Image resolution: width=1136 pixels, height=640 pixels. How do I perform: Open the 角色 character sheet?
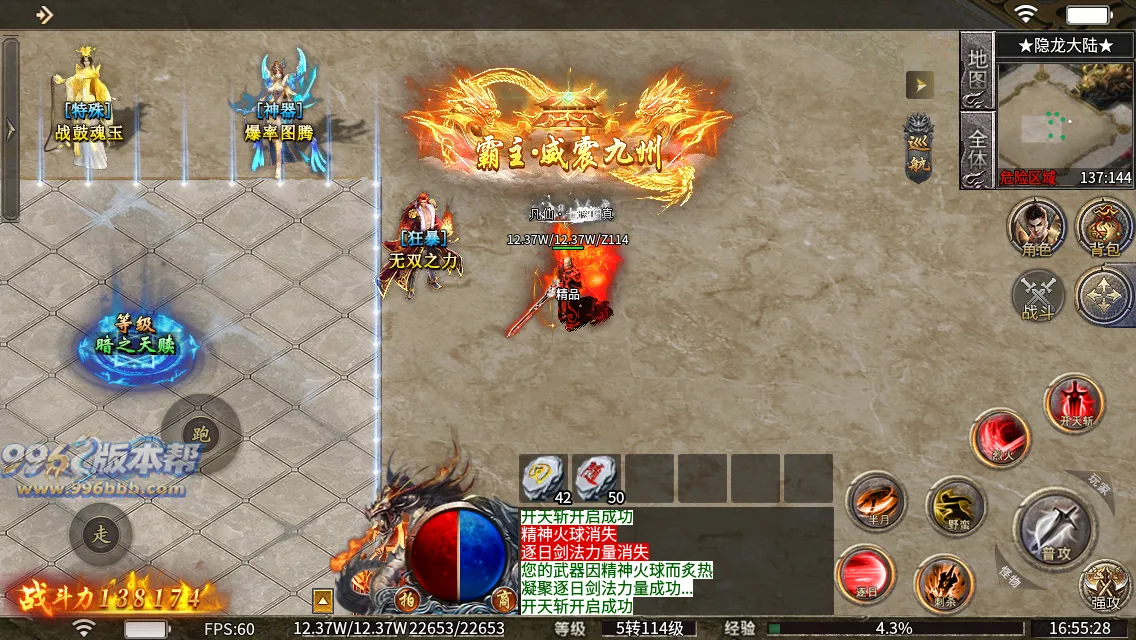[1037, 226]
